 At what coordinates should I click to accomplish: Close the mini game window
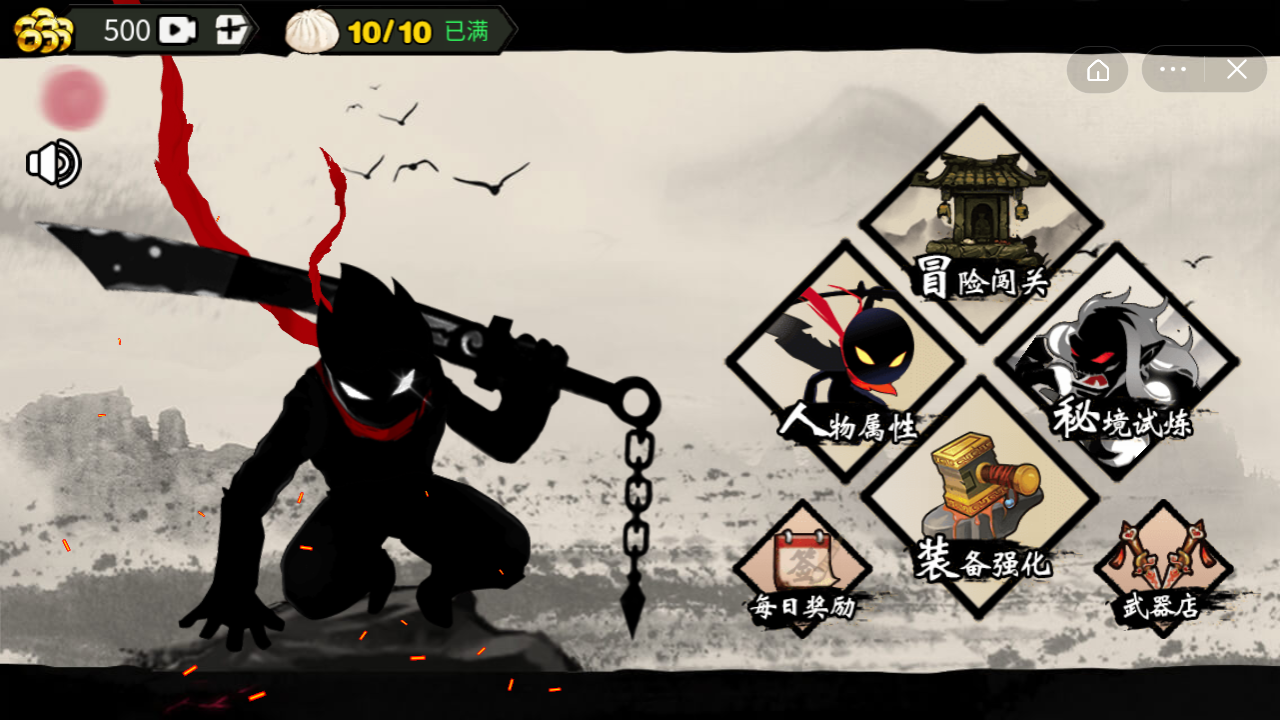click(x=1237, y=70)
